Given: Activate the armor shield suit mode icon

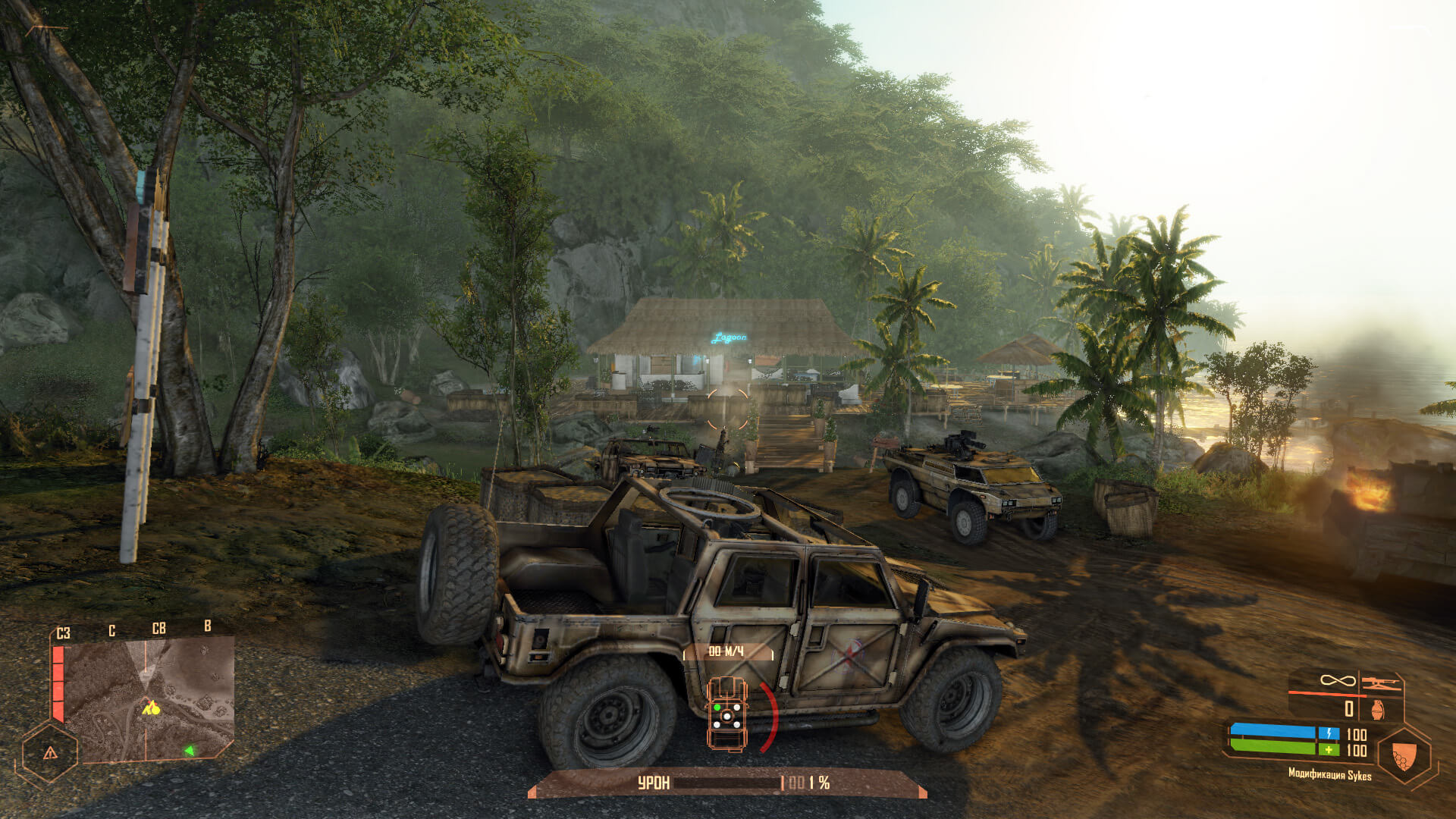Looking at the screenshot, I should pyautogui.click(x=1403, y=755).
